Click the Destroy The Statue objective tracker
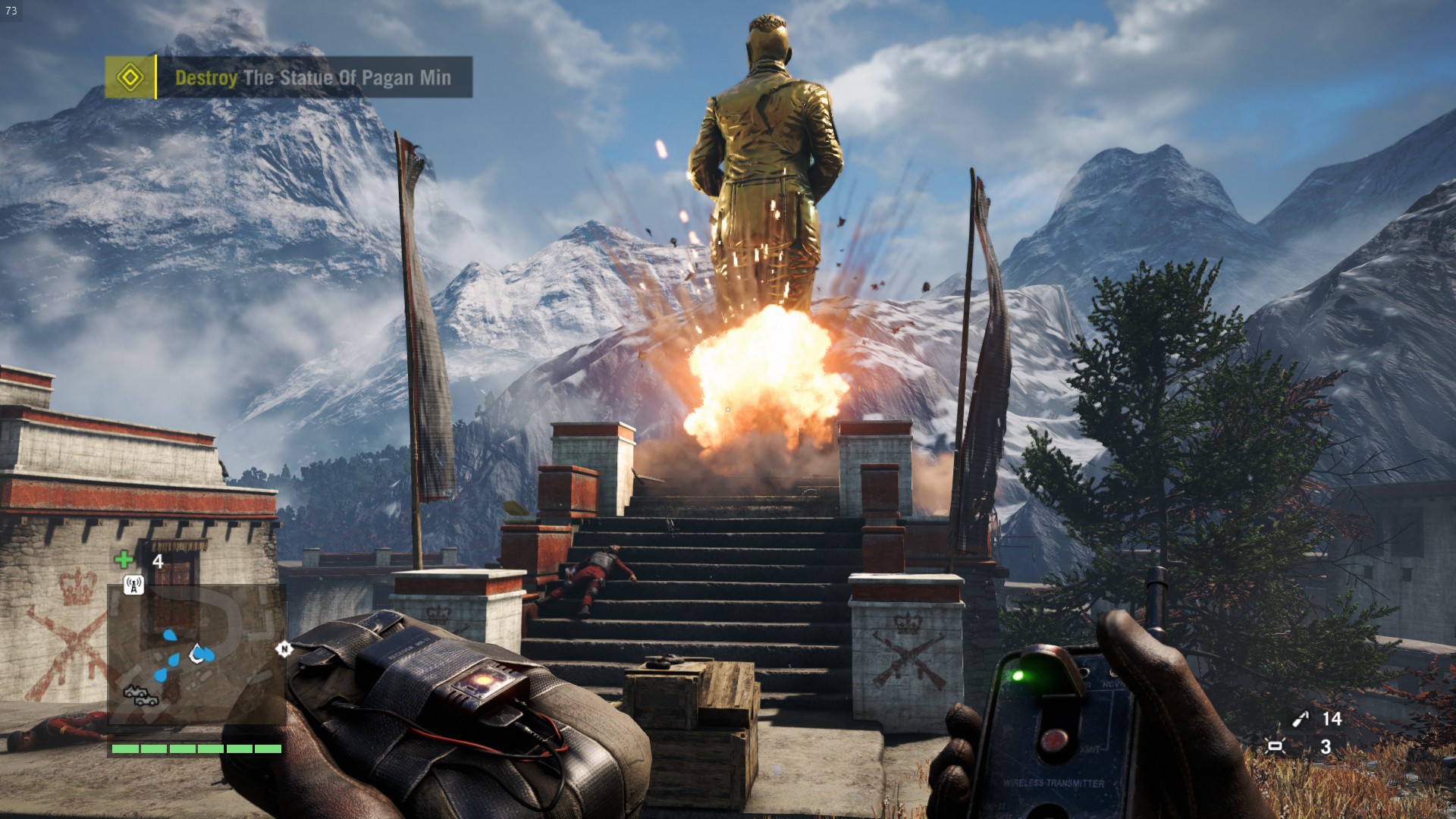The height and width of the screenshot is (819, 1456). point(312,77)
